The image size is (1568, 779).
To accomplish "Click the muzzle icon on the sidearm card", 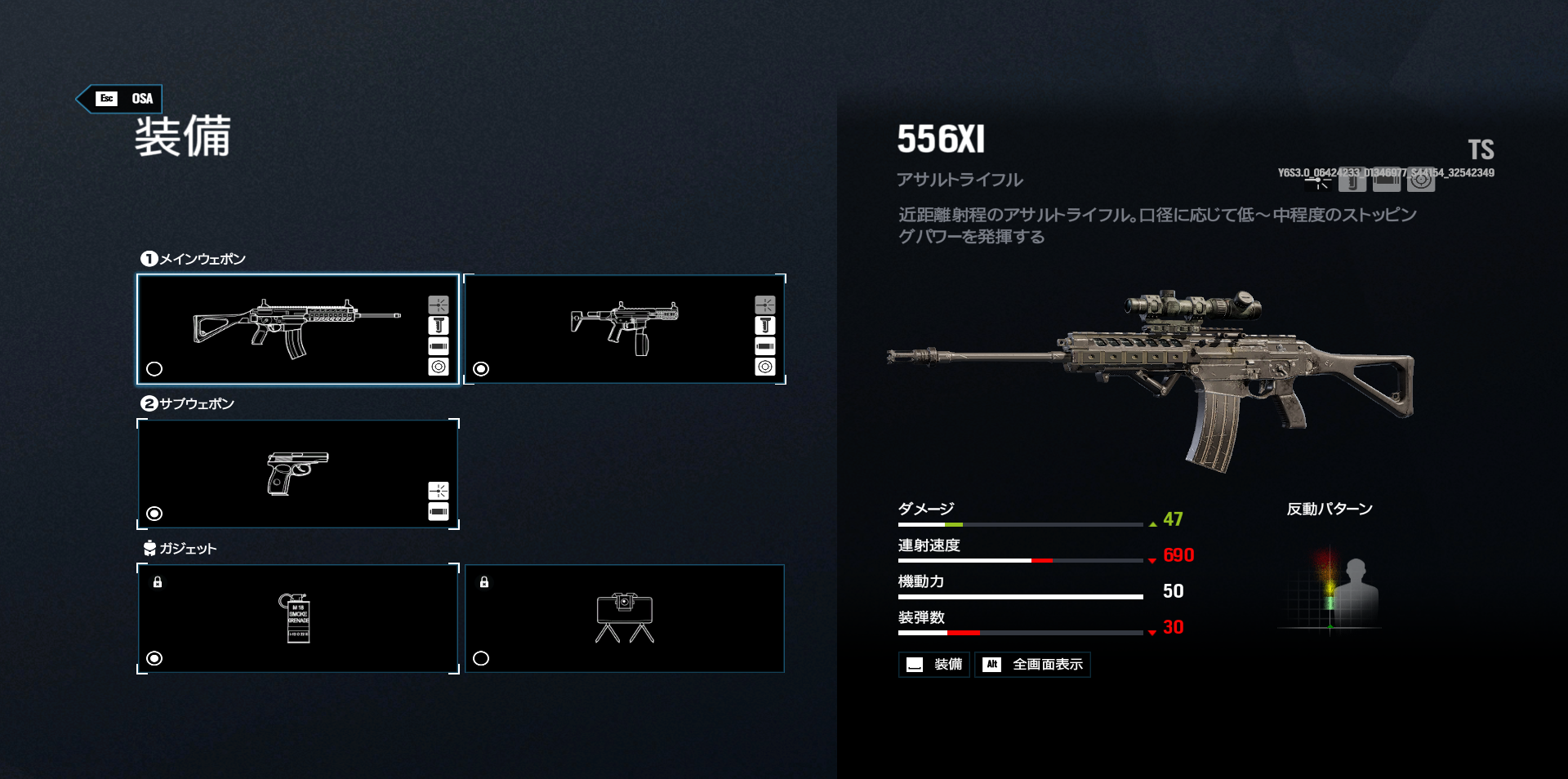I will click(438, 491).
